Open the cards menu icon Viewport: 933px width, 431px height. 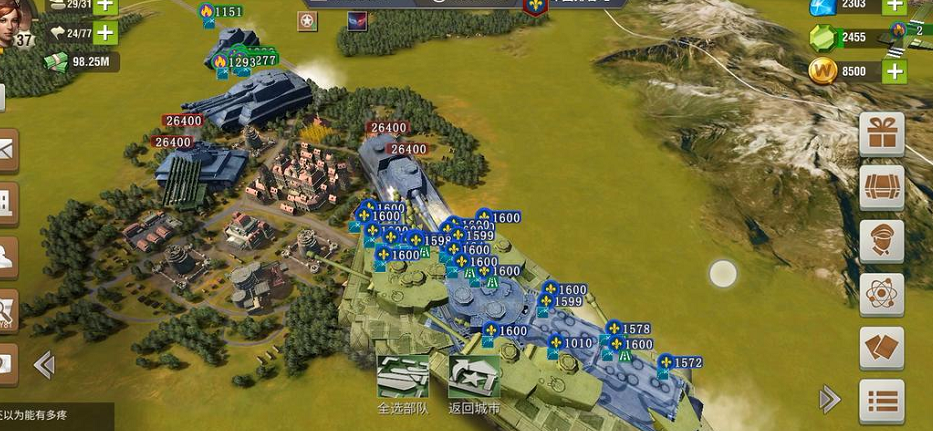(x=882, y=348)
